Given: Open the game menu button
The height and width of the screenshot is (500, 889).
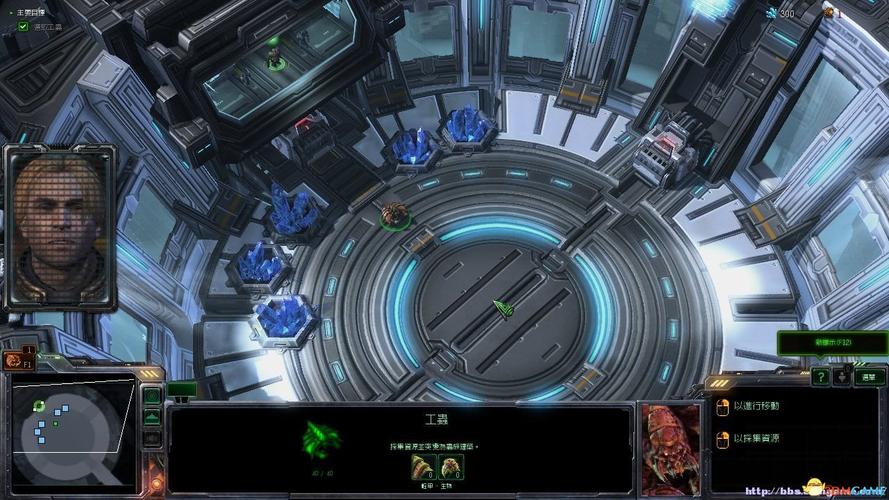Looking at the screenshot, I should click(x=868, y=376).
